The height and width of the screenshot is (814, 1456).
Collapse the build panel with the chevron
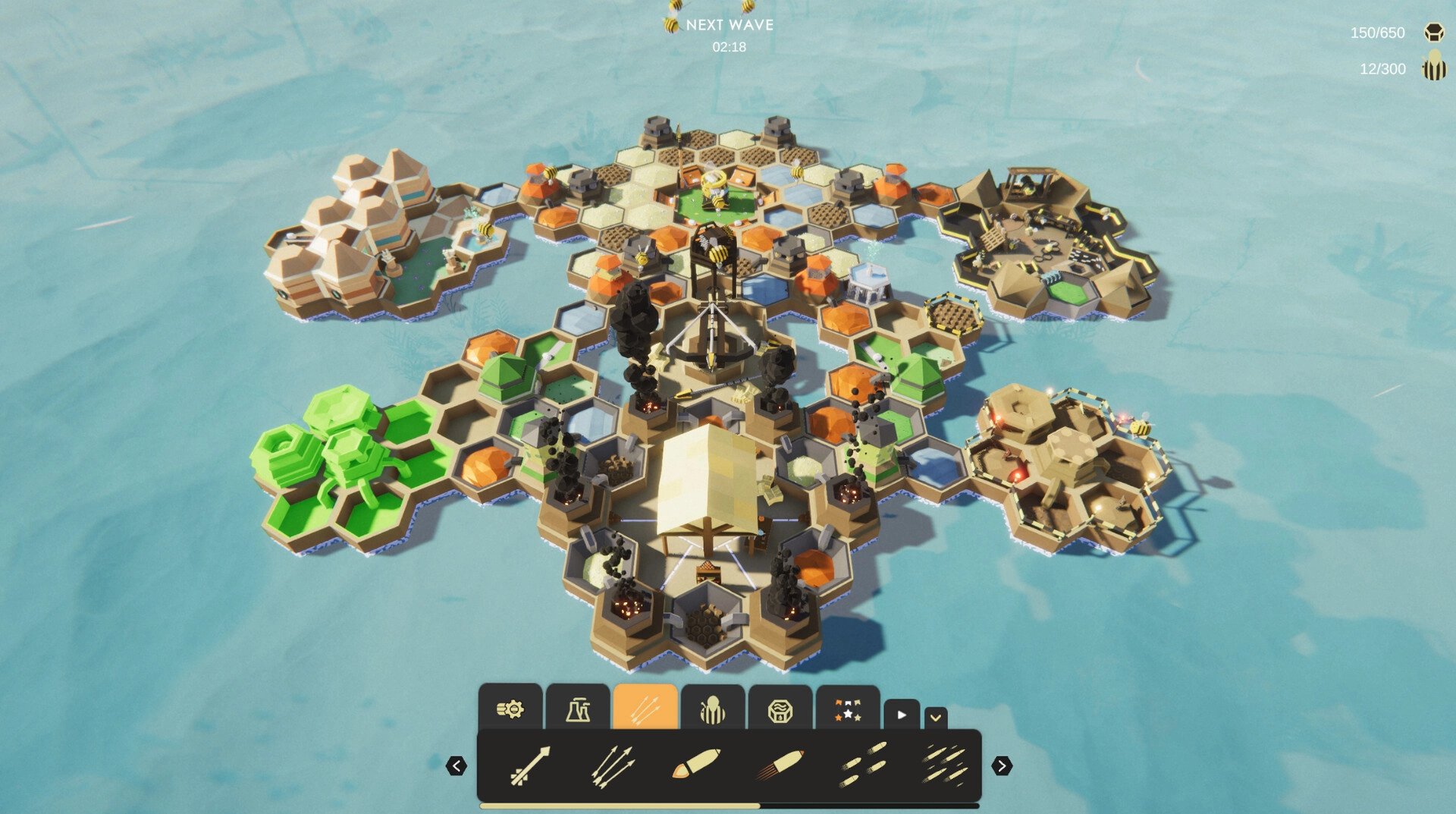(936, 717)
